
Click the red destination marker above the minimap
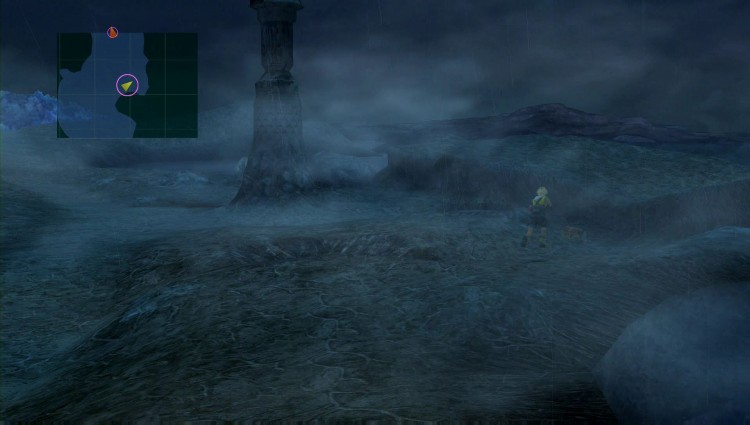click(x=112, y=33)
